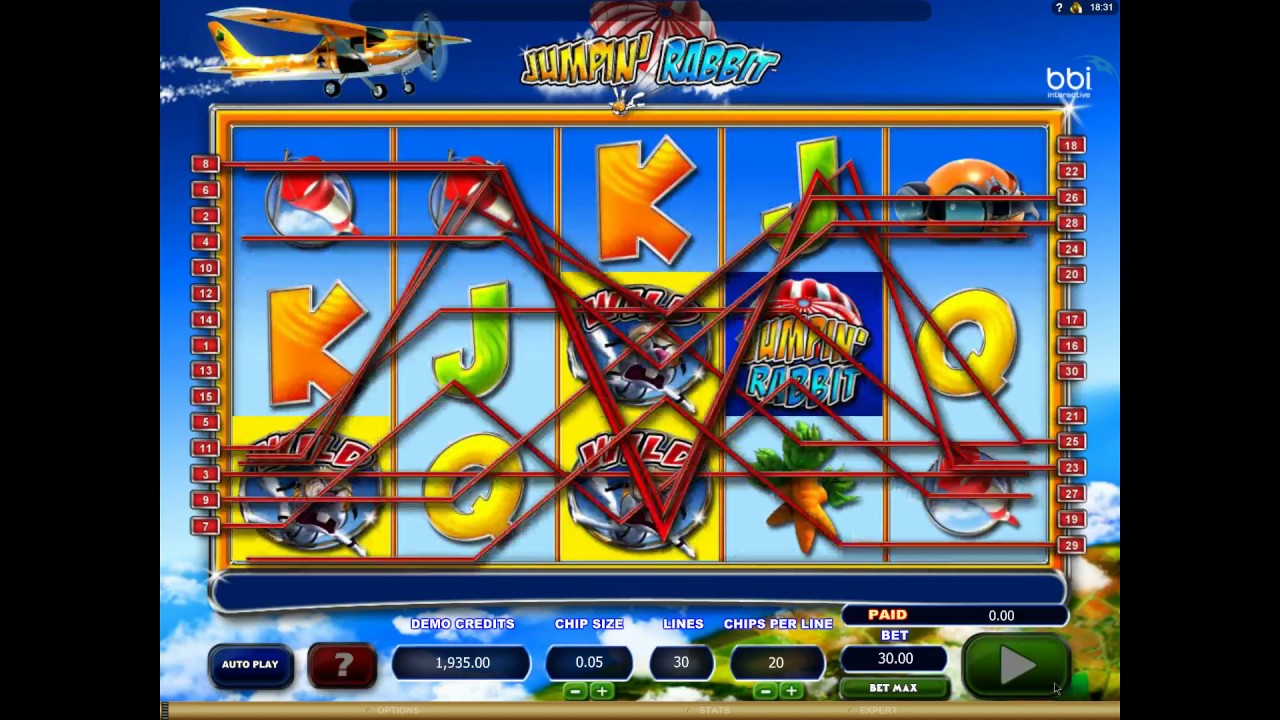Open the top-corner help question mark
Screen dimensions: 1280x720
coord(1059,8)
